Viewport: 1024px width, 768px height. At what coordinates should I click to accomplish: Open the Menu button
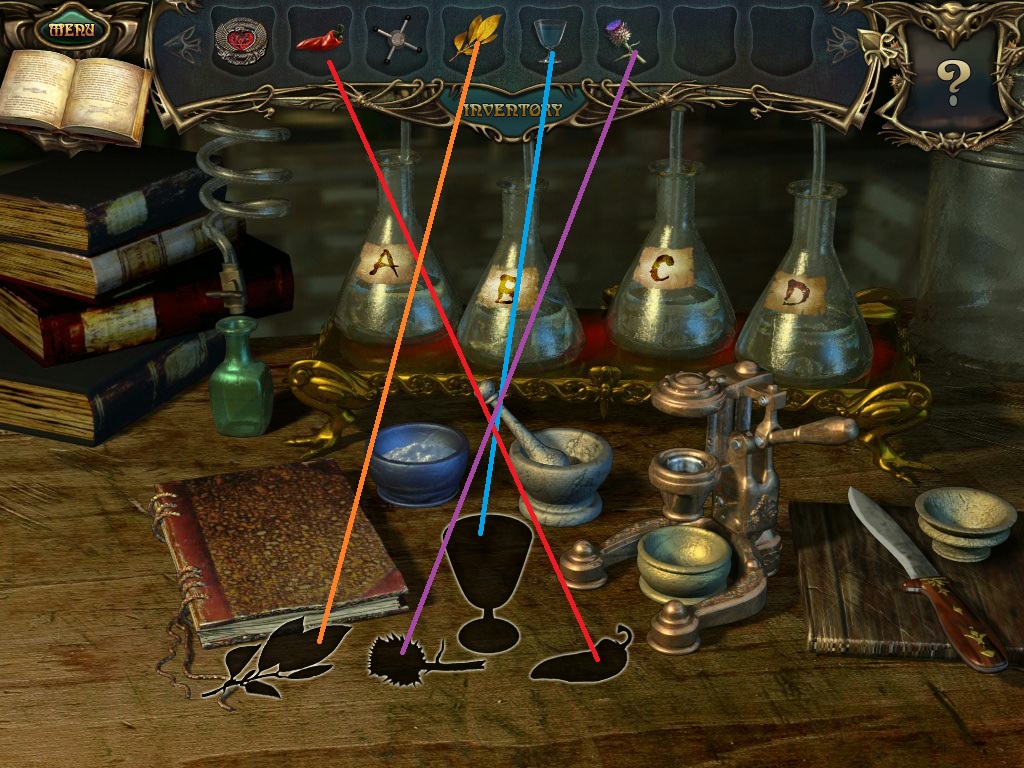71,29
